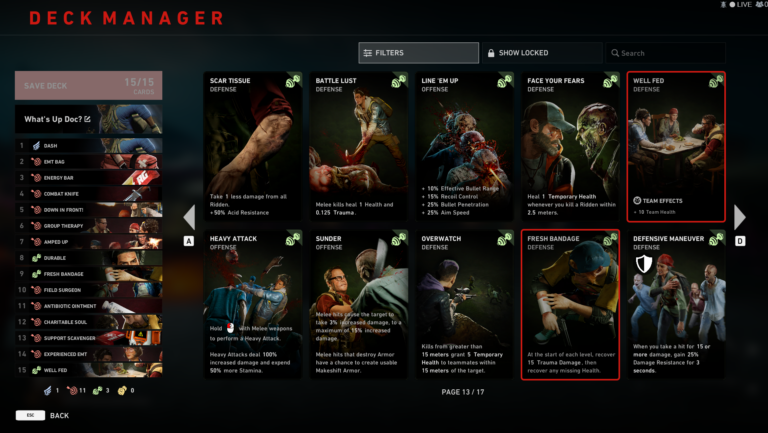The image size is (768, 433).
Task: Pick the Line 'Em Up card
Action: tap(464, 146)
